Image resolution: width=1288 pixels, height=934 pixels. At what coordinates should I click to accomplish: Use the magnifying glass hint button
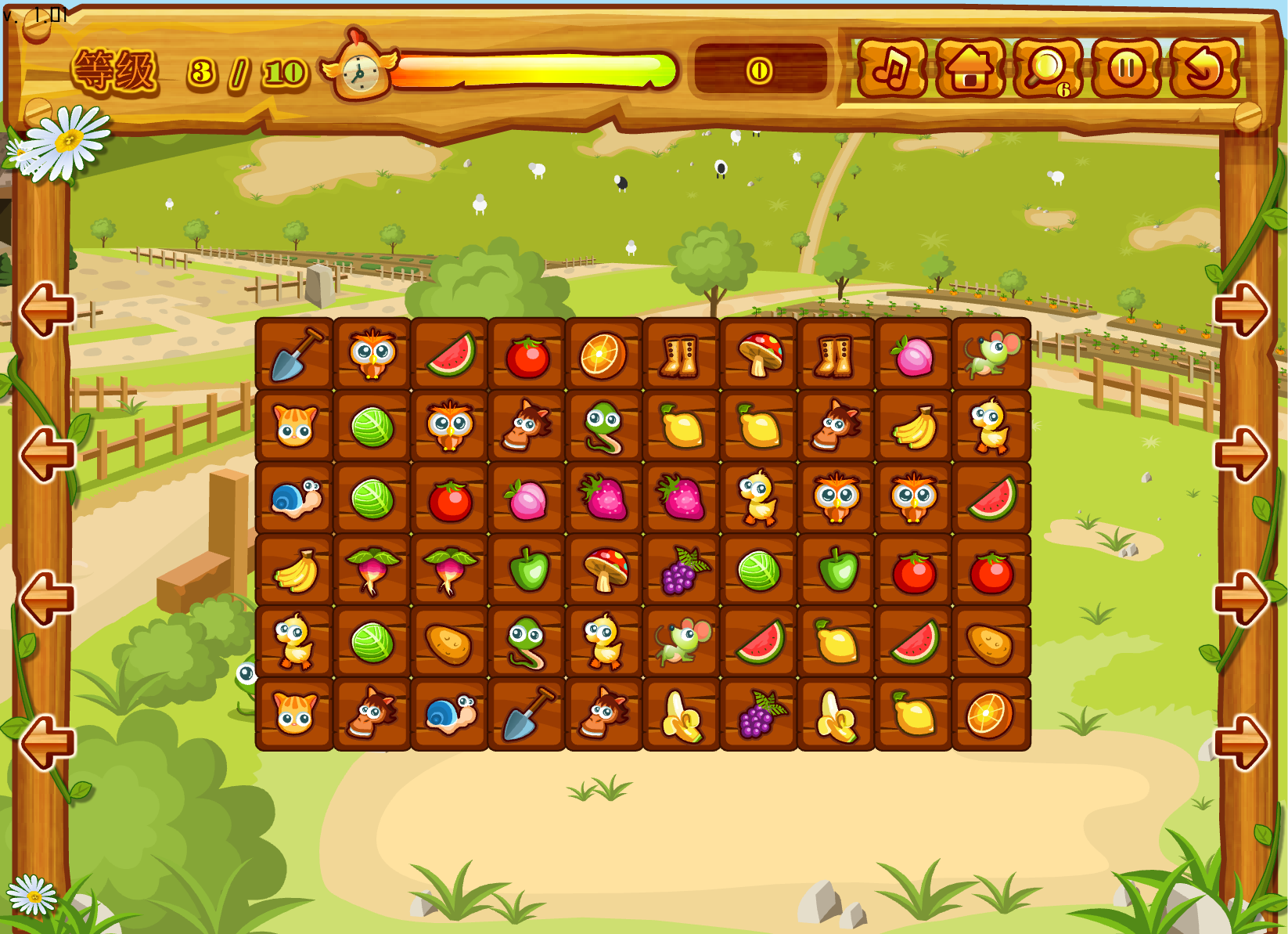(x=1047, y=69)
